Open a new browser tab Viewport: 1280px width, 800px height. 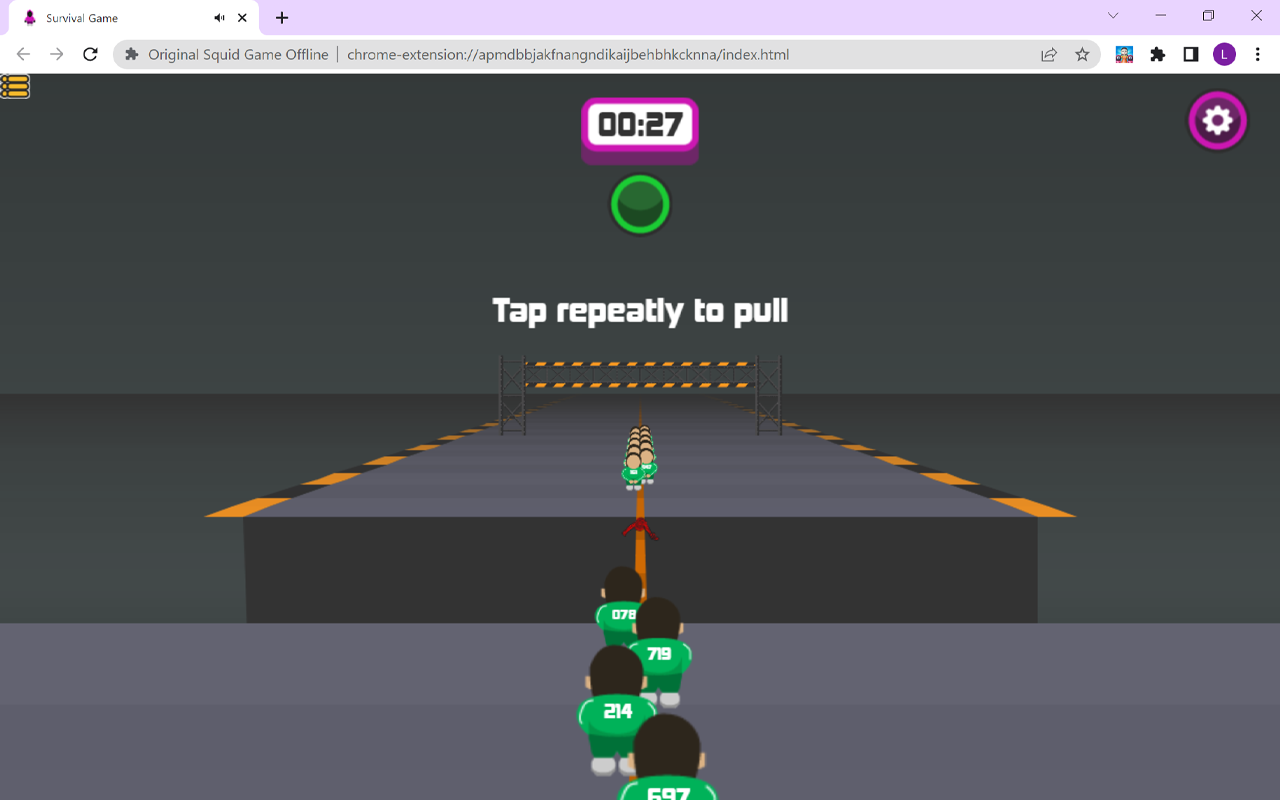click(281, 17)
